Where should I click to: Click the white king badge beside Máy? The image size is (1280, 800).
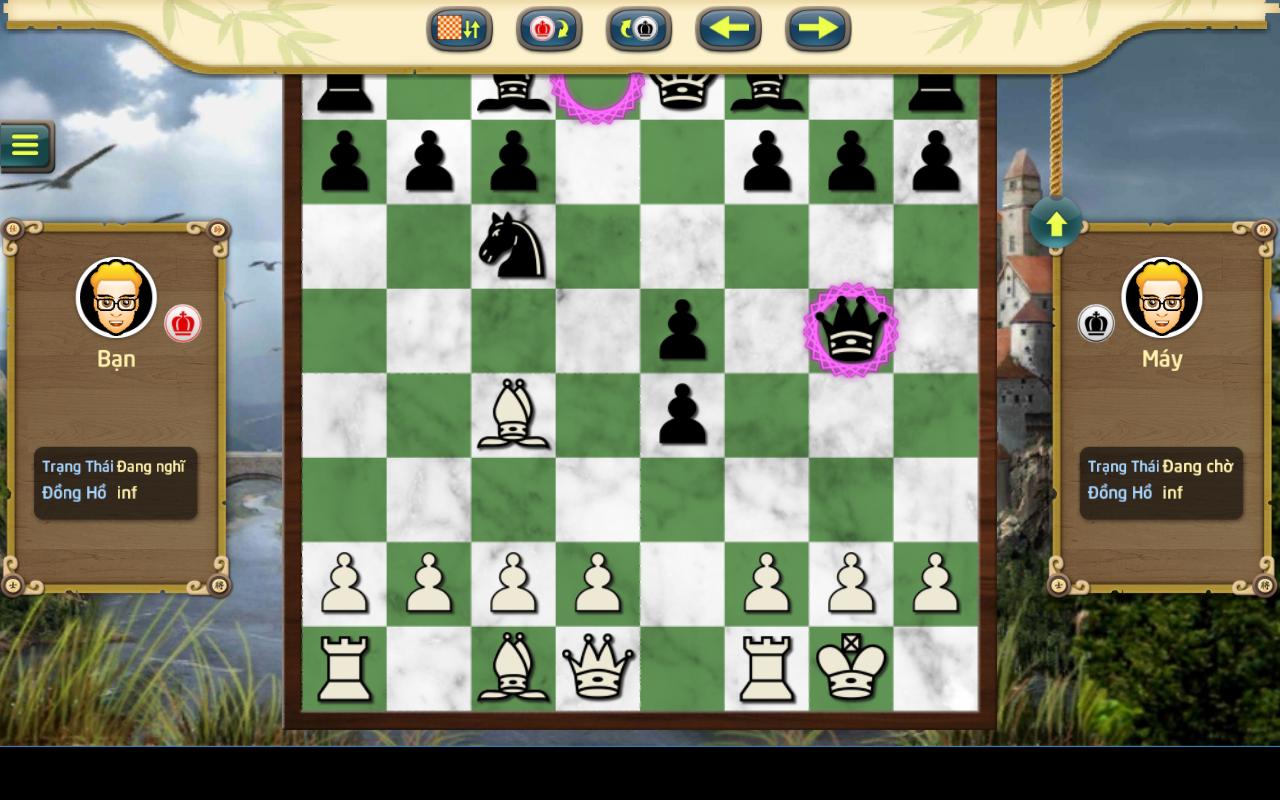point(1096,323)
